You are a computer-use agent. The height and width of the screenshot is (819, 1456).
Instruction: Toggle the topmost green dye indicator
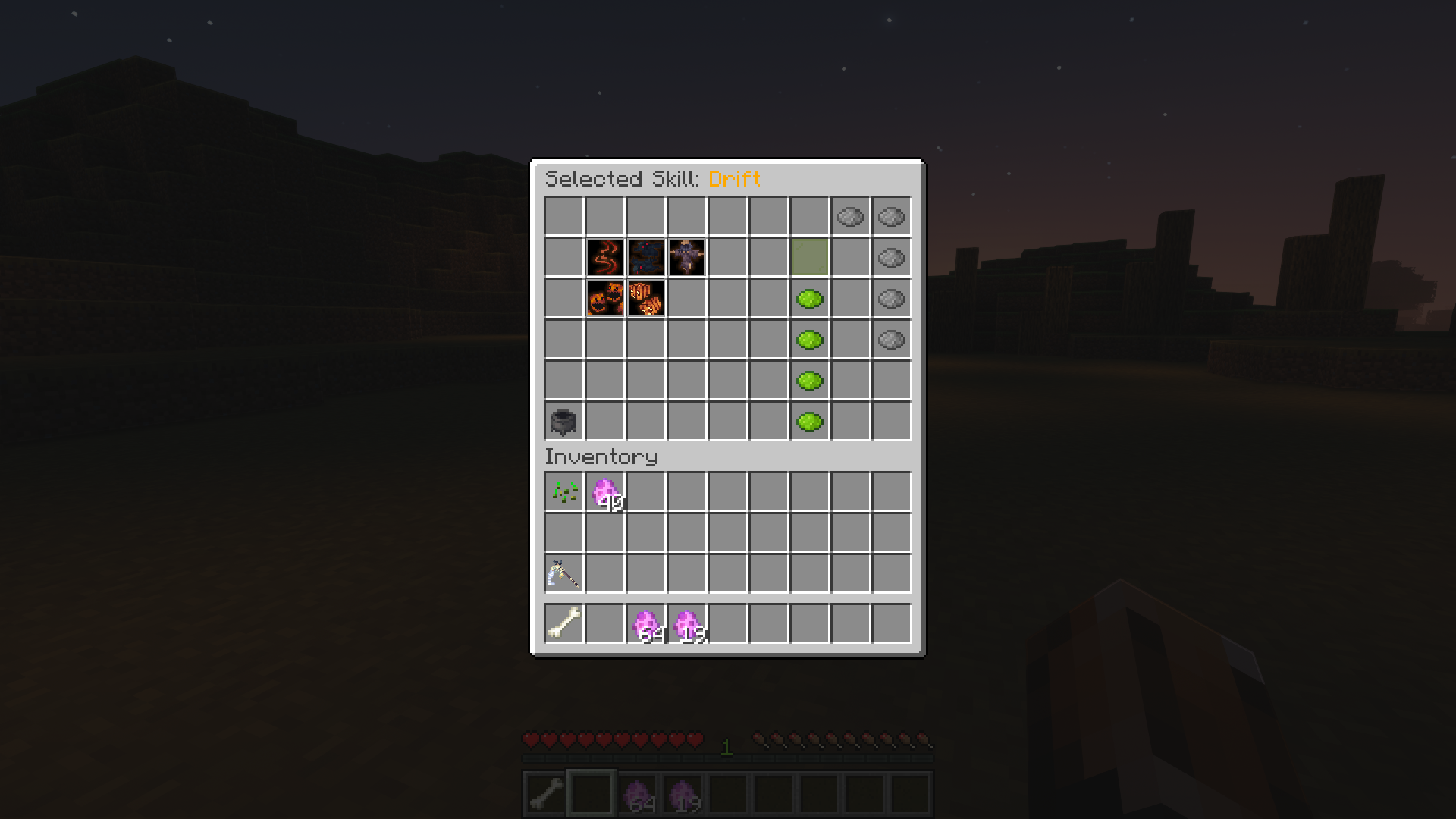tap(809, 299)
